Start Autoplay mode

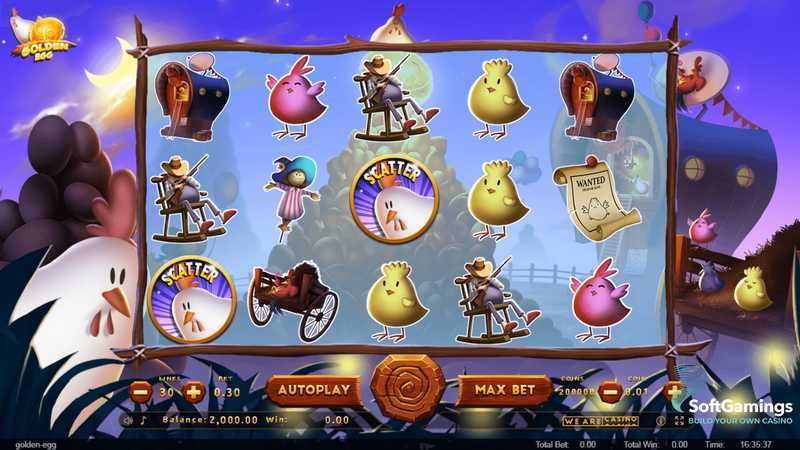tap(314, 389)
